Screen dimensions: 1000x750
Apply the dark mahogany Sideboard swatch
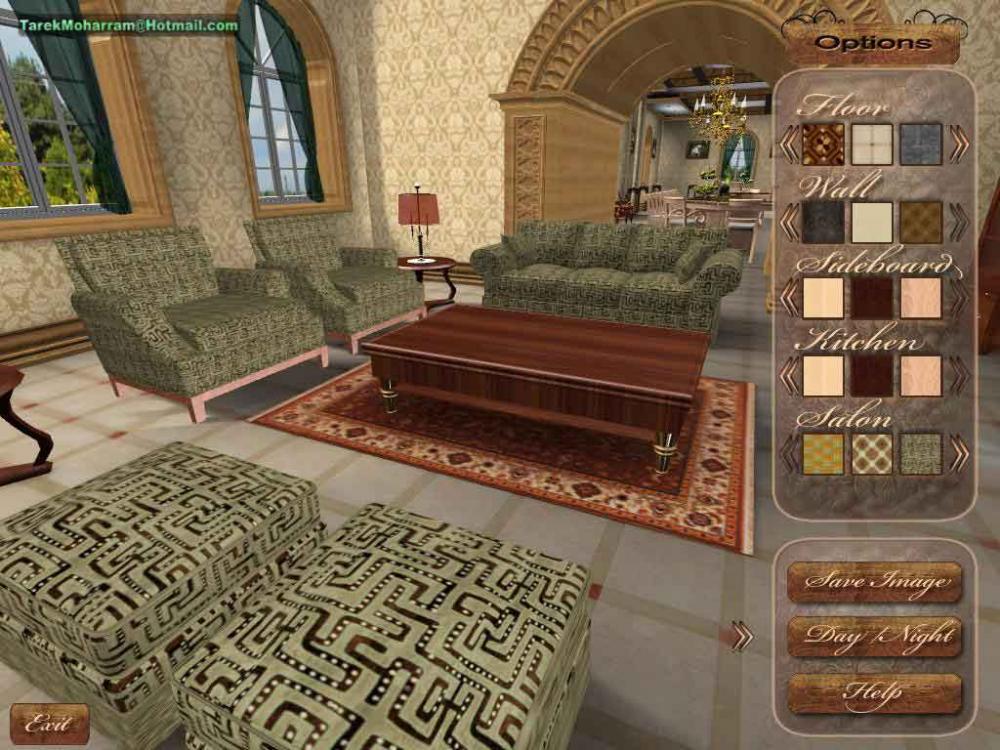872,298
